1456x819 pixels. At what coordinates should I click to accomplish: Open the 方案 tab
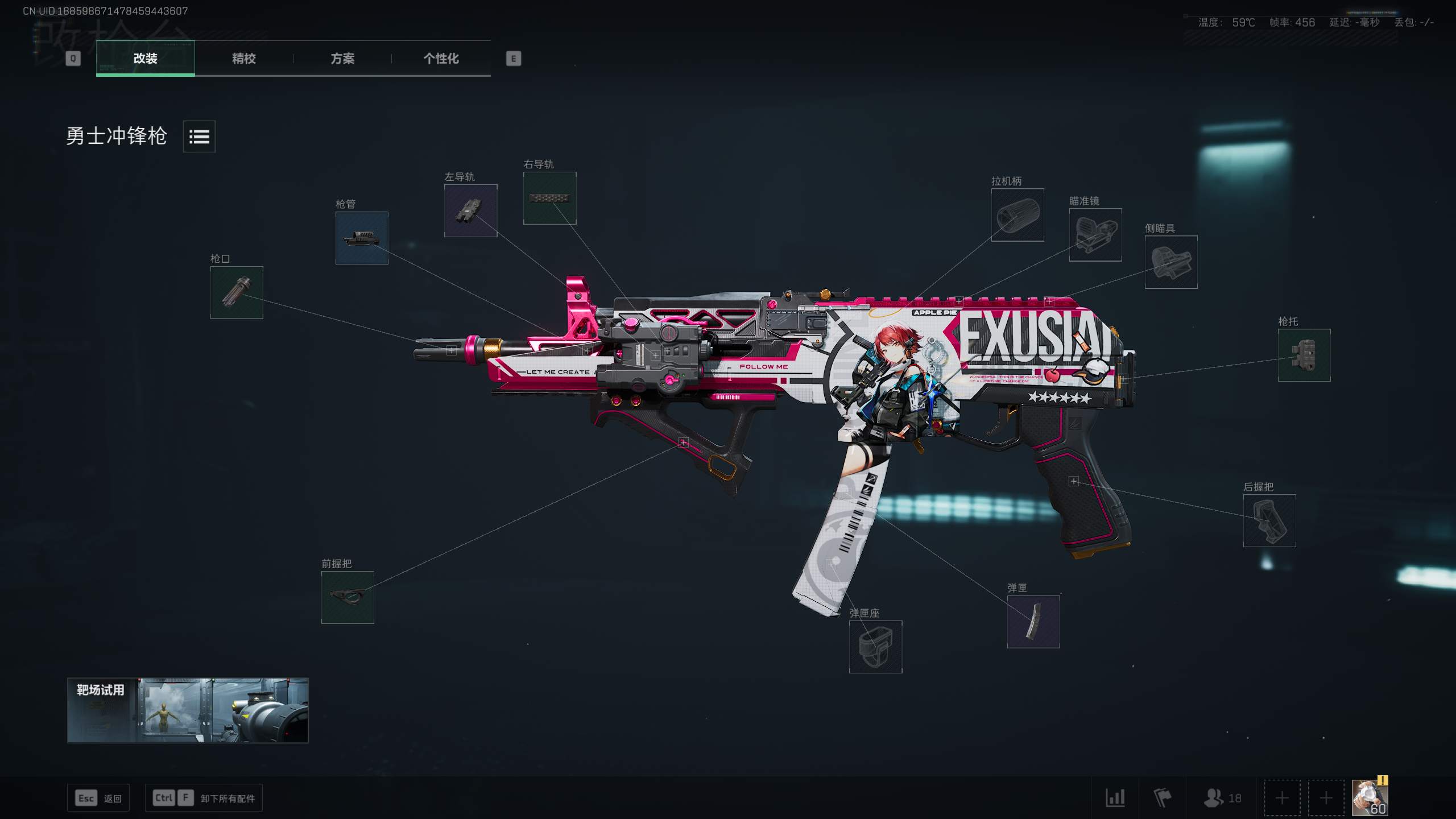[342, 58]
